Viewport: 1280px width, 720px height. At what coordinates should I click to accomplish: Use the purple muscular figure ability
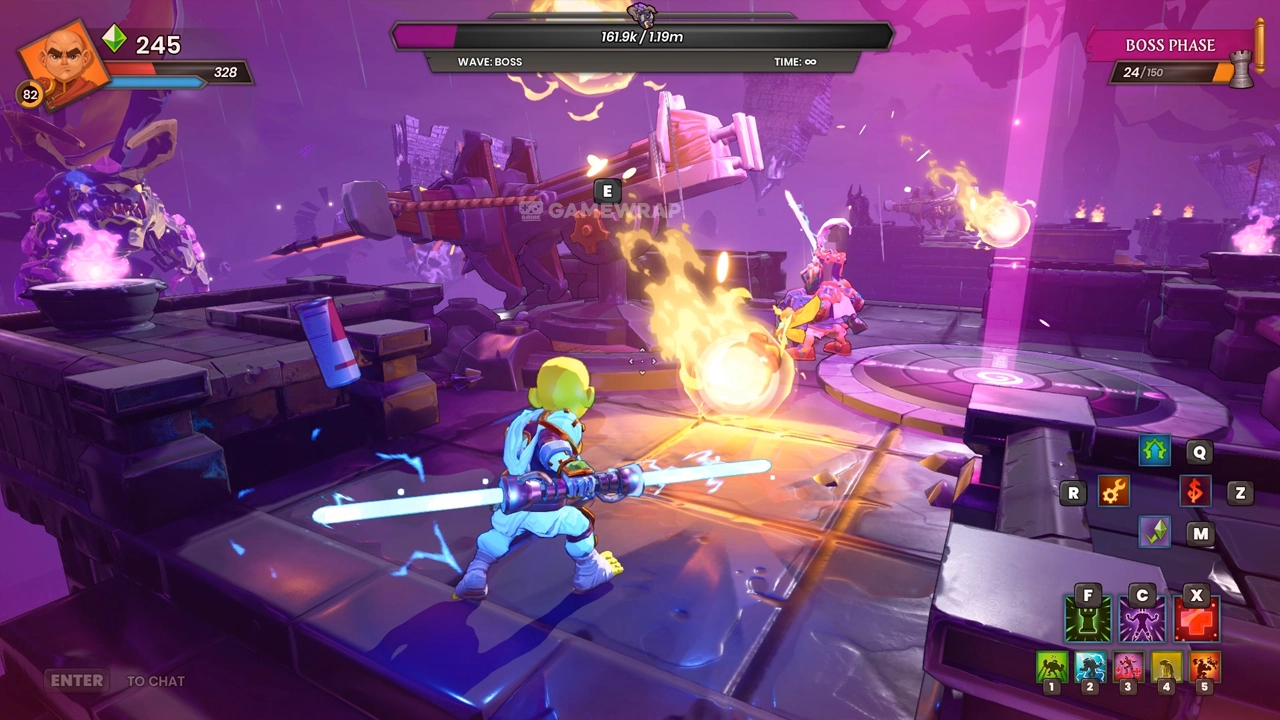coord(1142,620)
